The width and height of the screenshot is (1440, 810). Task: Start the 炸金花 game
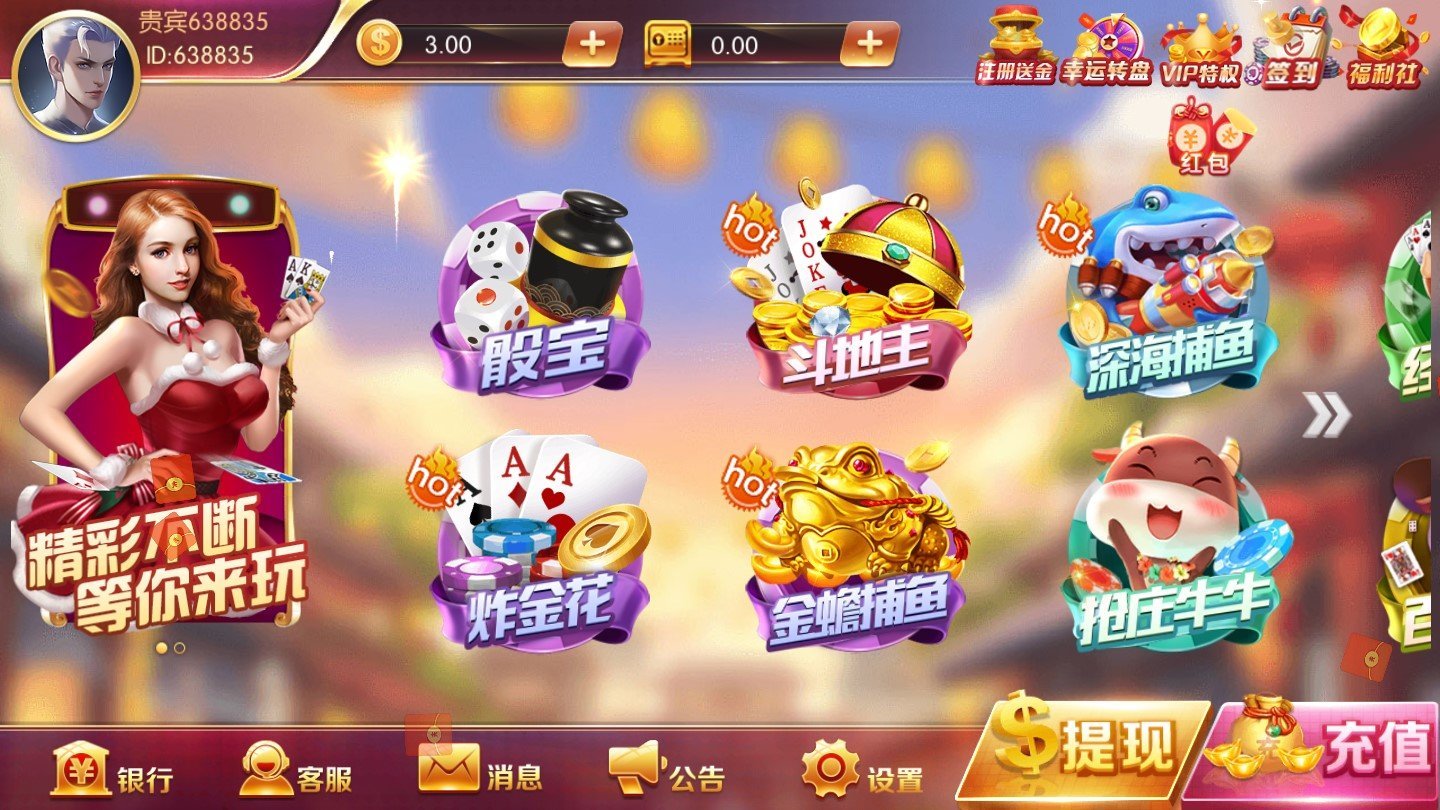(545, 540)
